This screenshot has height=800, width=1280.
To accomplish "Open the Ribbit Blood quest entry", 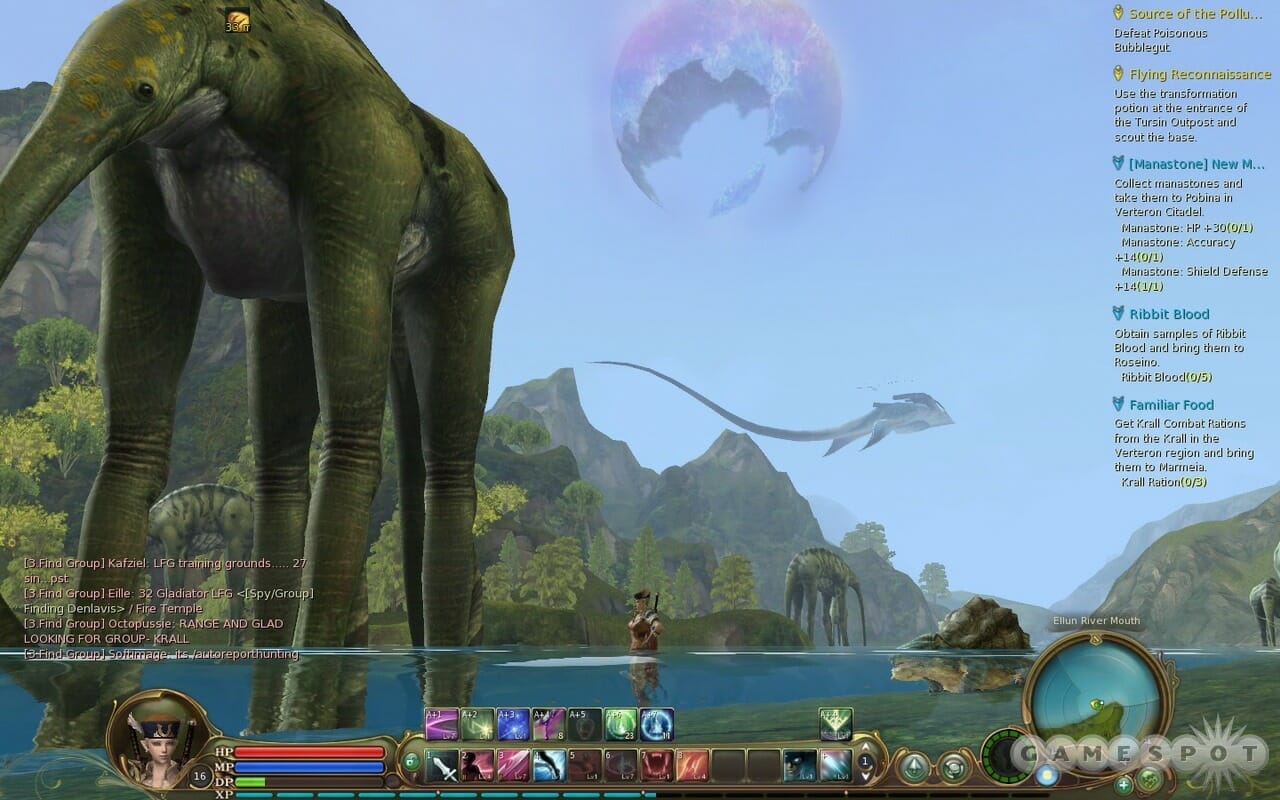I will tap(1169, 314).
